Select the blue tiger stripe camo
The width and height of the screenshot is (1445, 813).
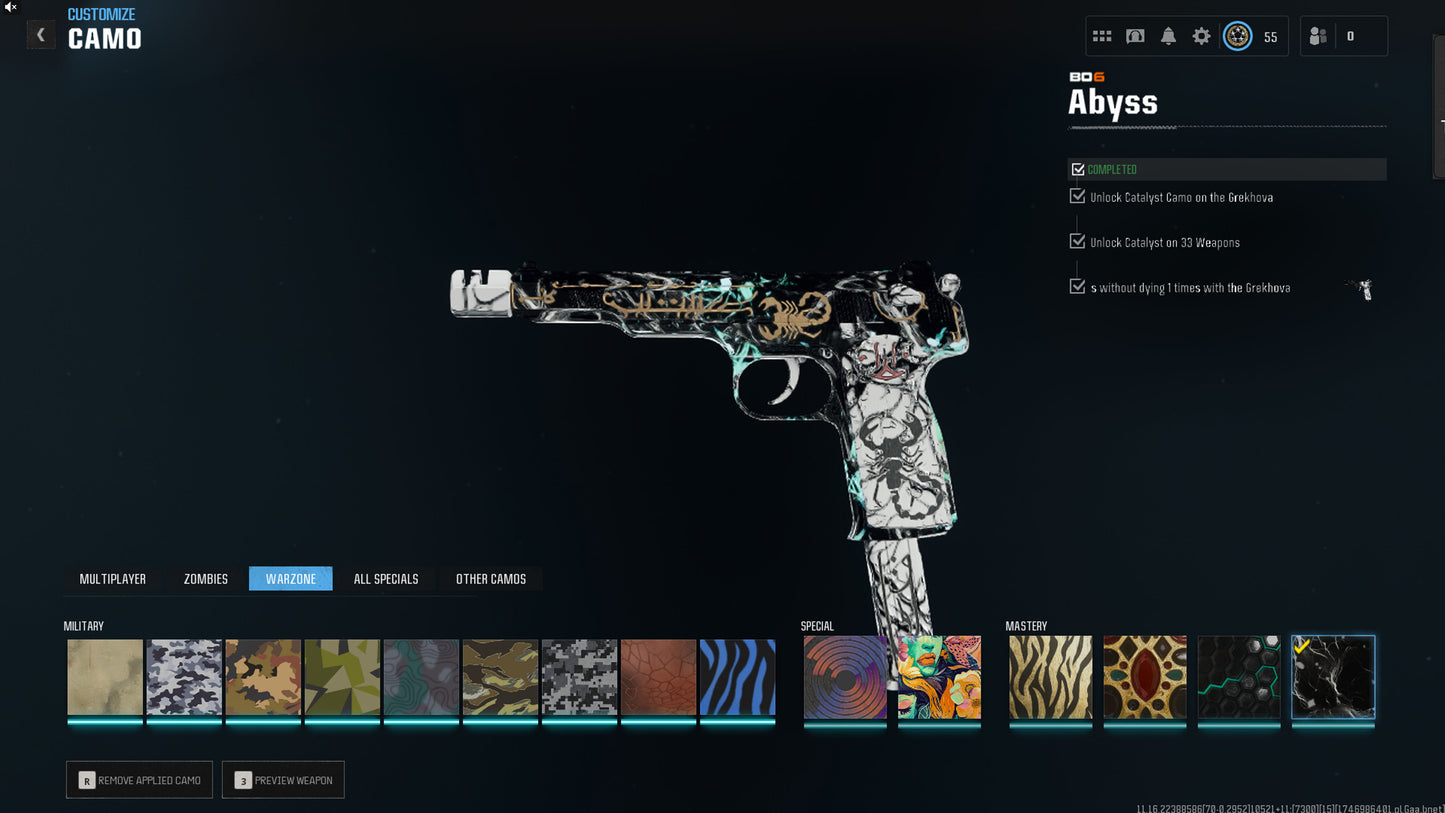coord(737,678)
